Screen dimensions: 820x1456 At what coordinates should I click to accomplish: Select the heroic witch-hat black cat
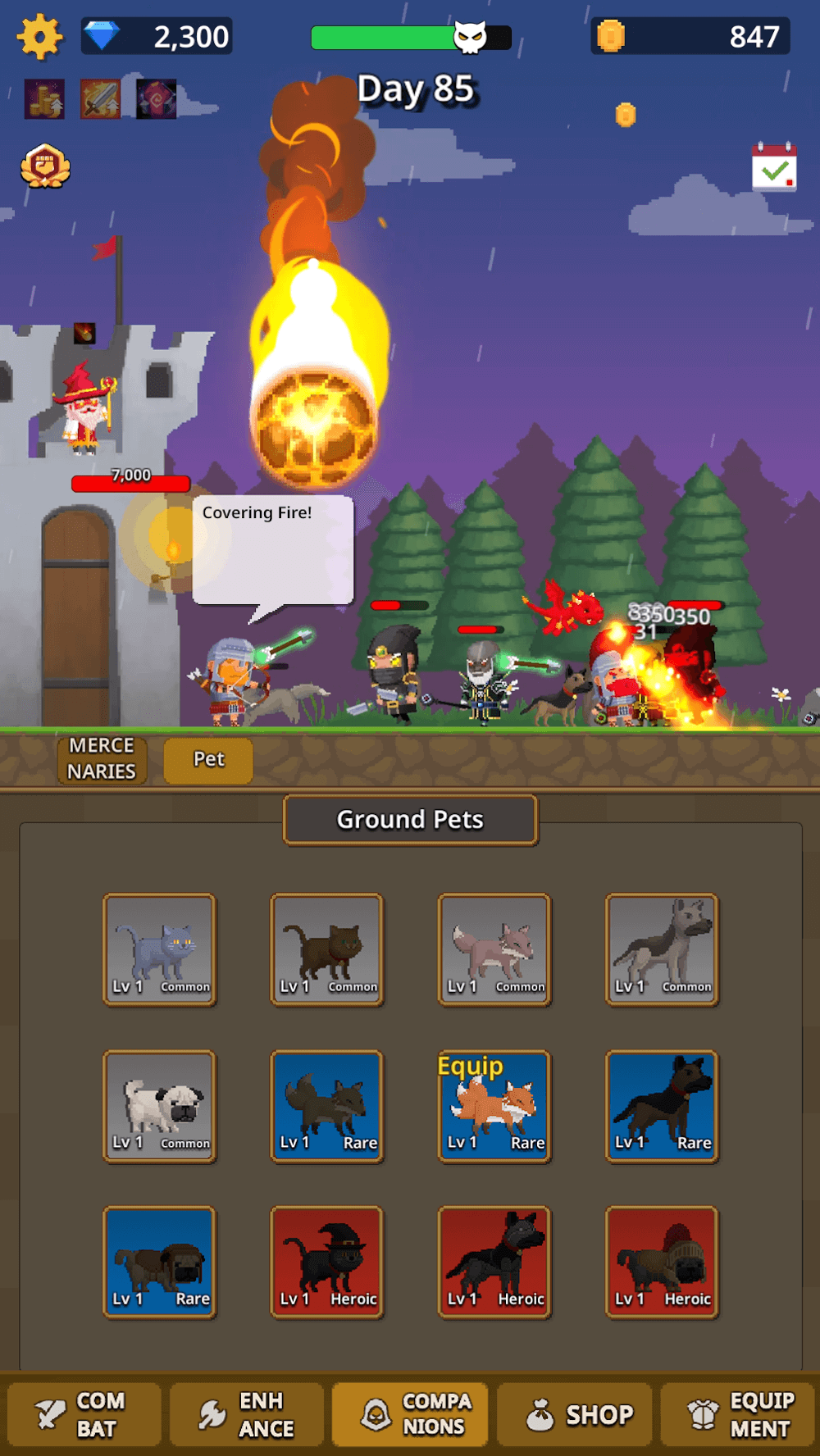(327, 1262)
